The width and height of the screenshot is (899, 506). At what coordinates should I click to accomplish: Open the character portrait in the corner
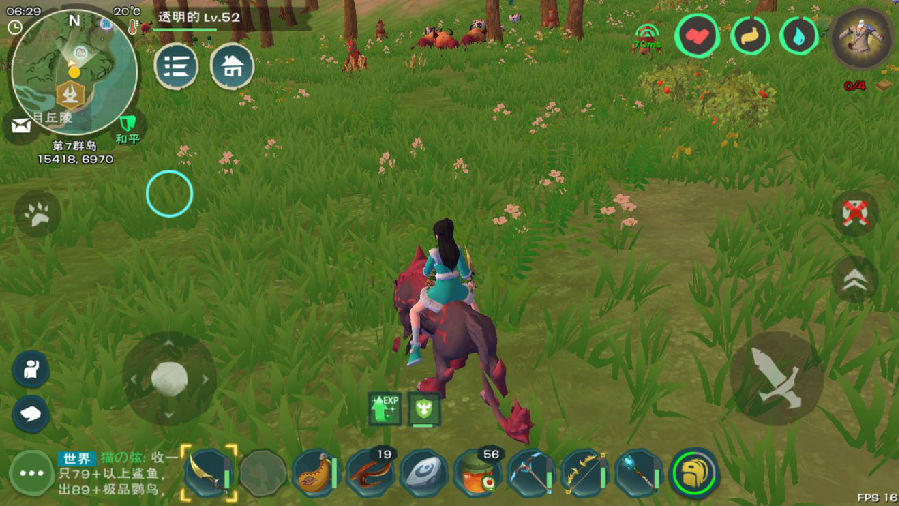click(861, 38)
